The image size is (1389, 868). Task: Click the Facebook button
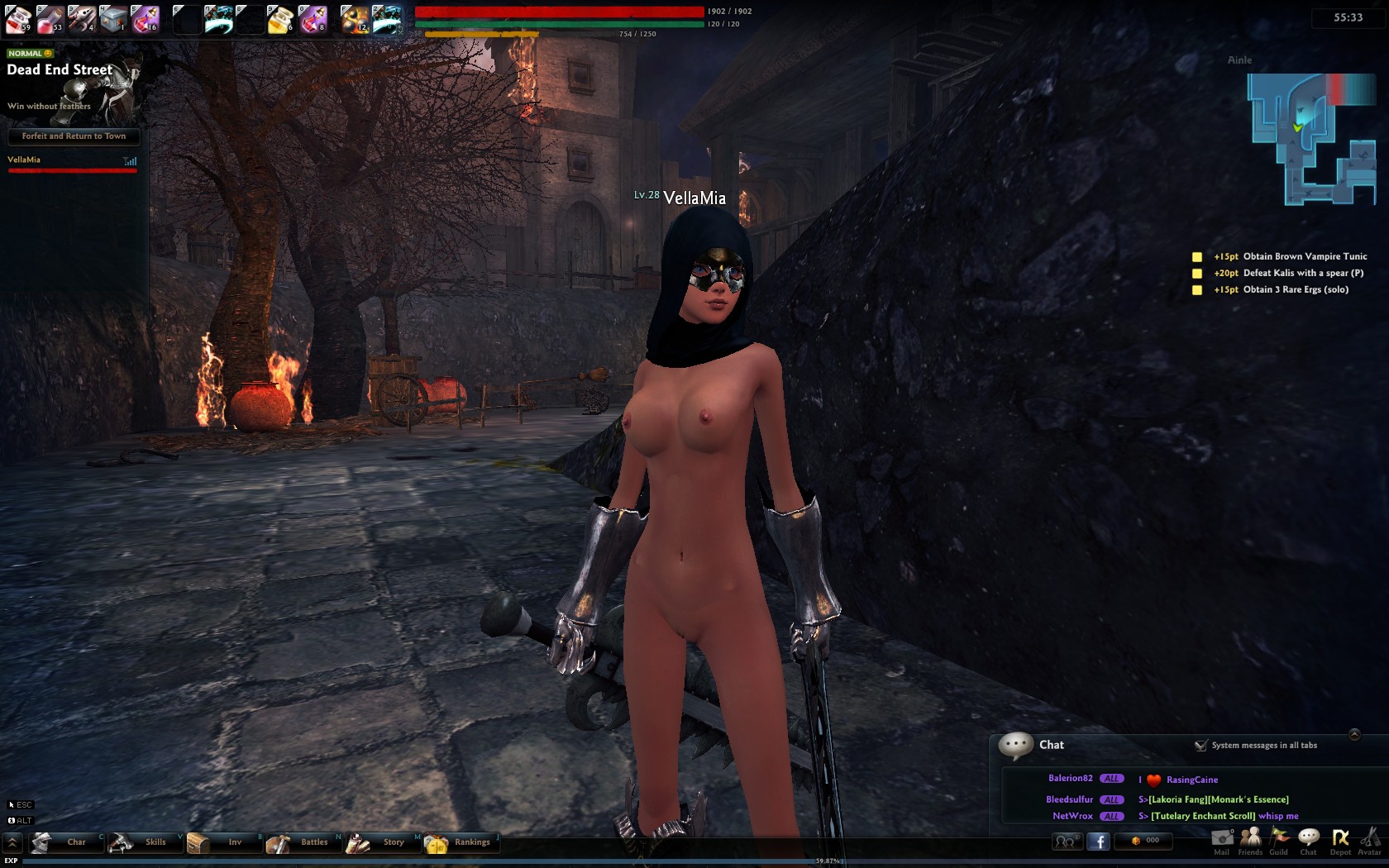pyautogui.click(x=1098, y=842)
